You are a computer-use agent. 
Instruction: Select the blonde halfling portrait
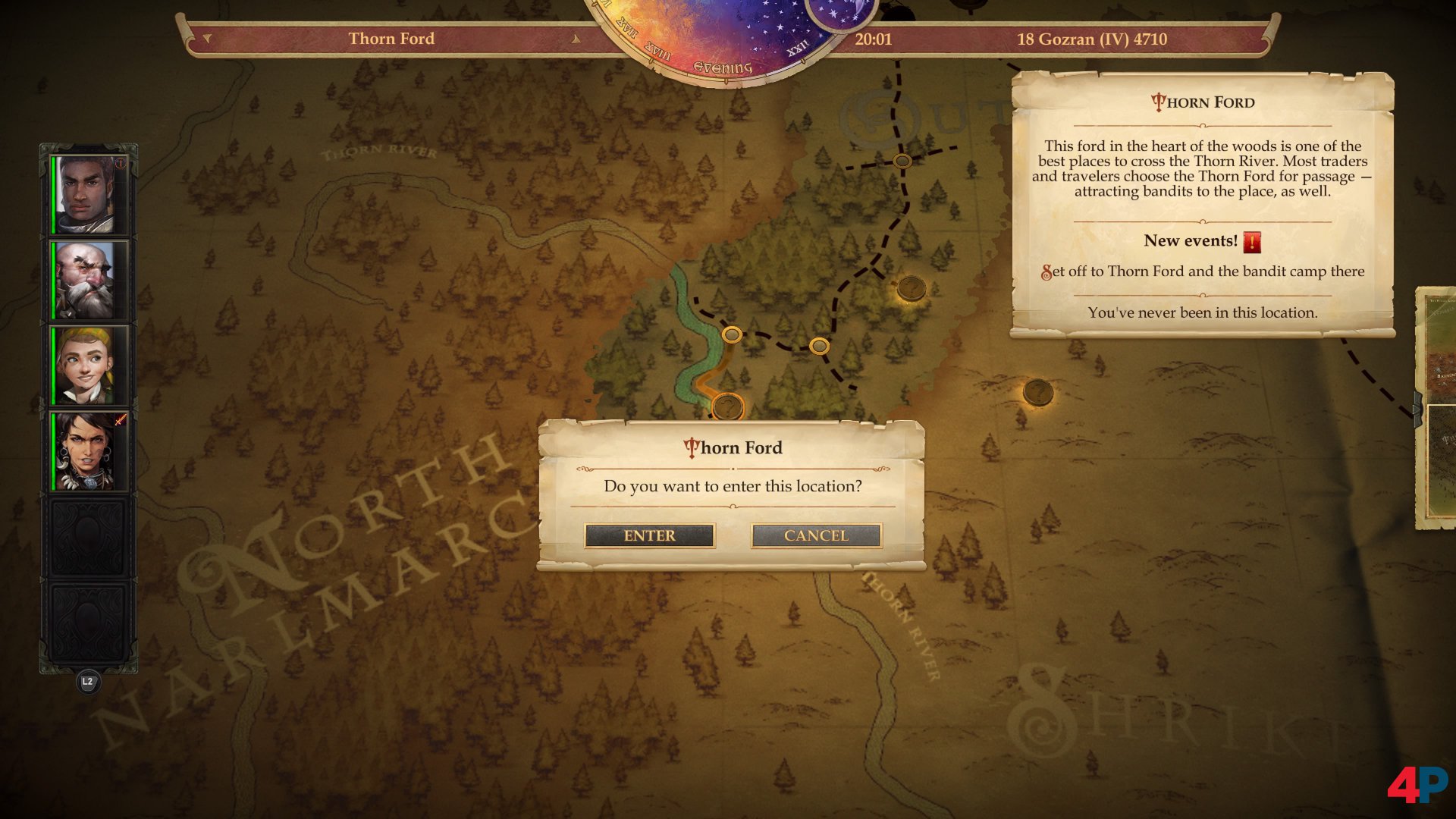[86, 366]
